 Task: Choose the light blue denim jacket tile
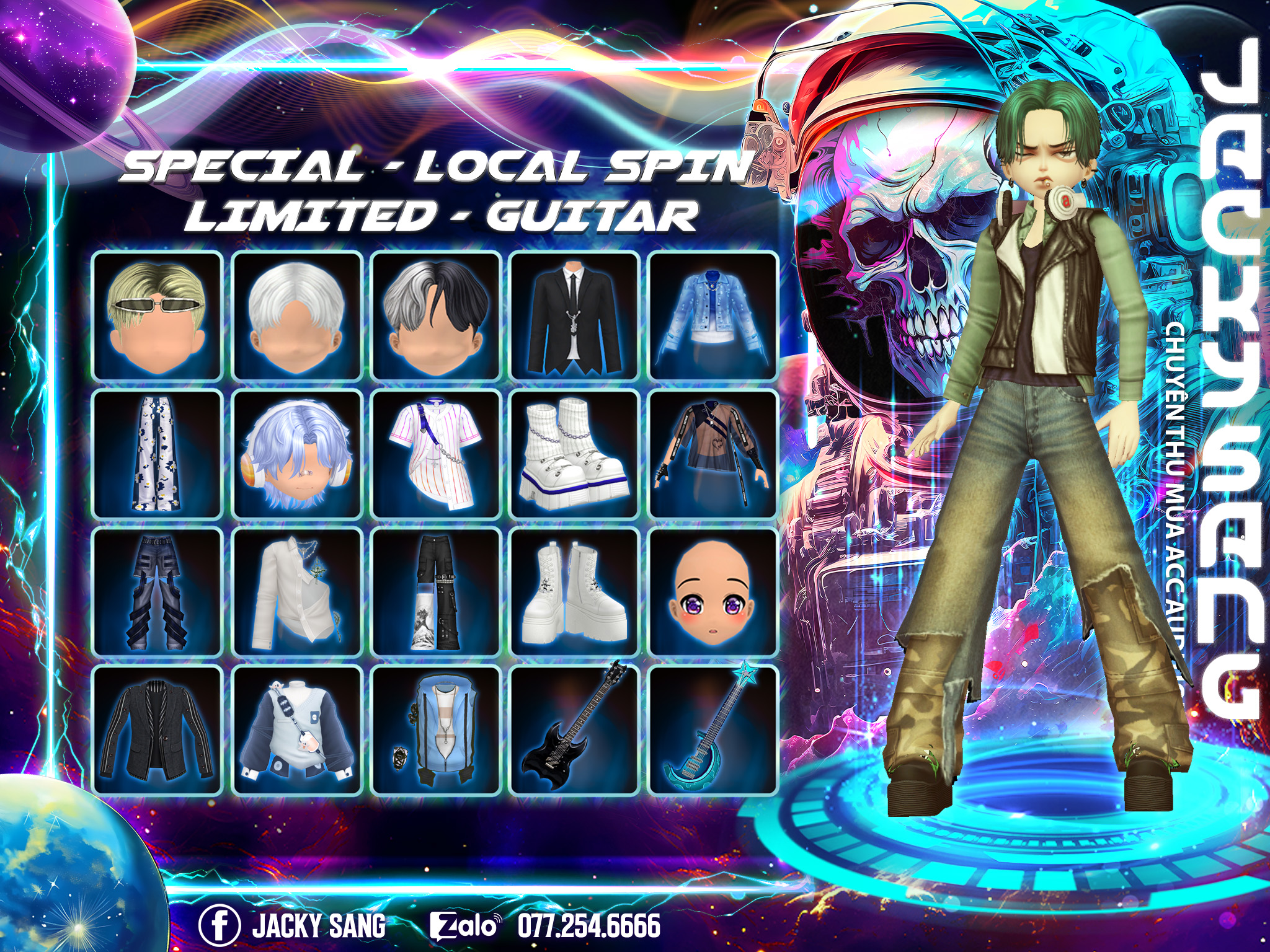(713, 316)
